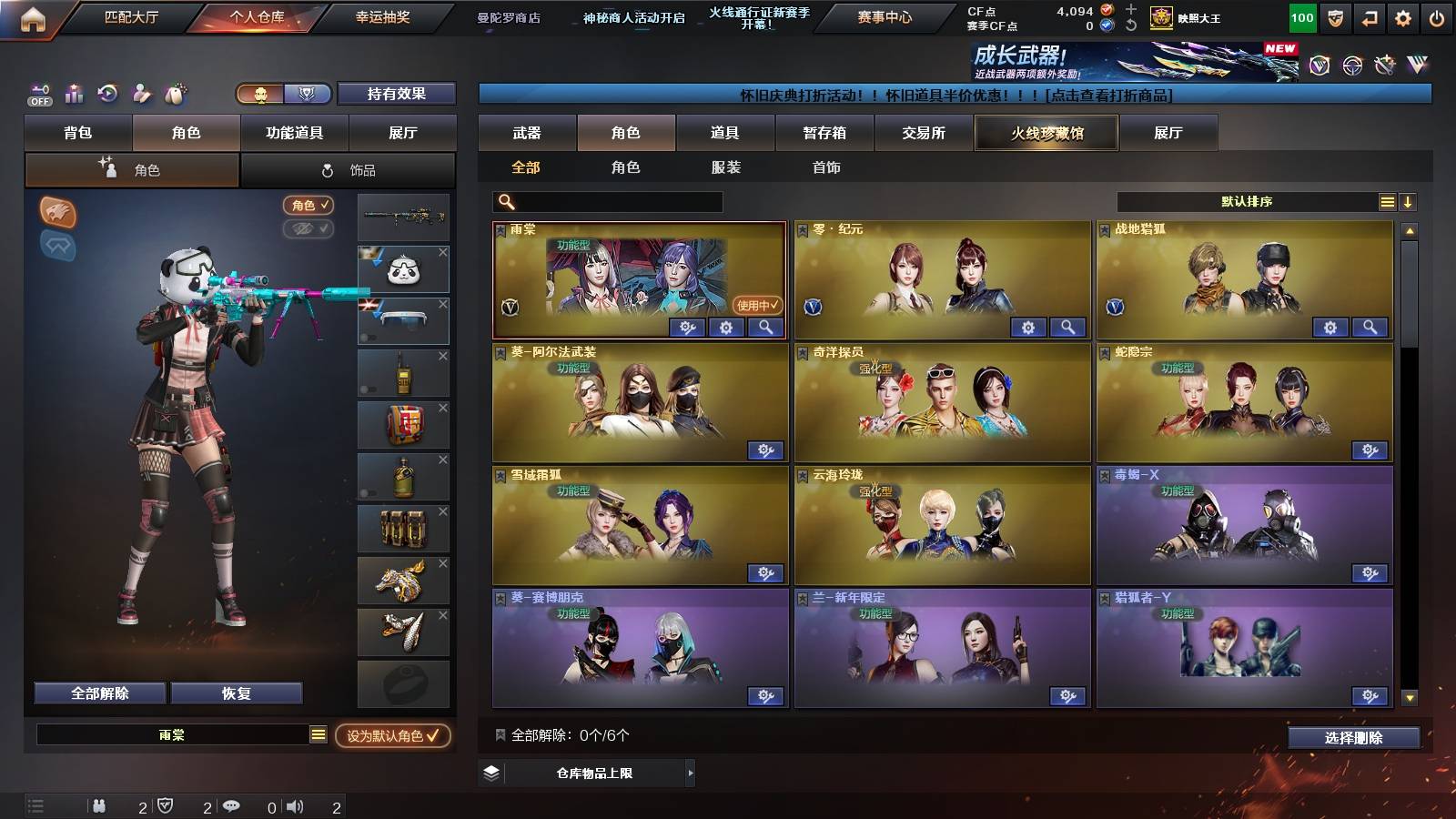Open the gear options on the 雨棠 character card
This screenshot has height=819, width=1456.
724,327
